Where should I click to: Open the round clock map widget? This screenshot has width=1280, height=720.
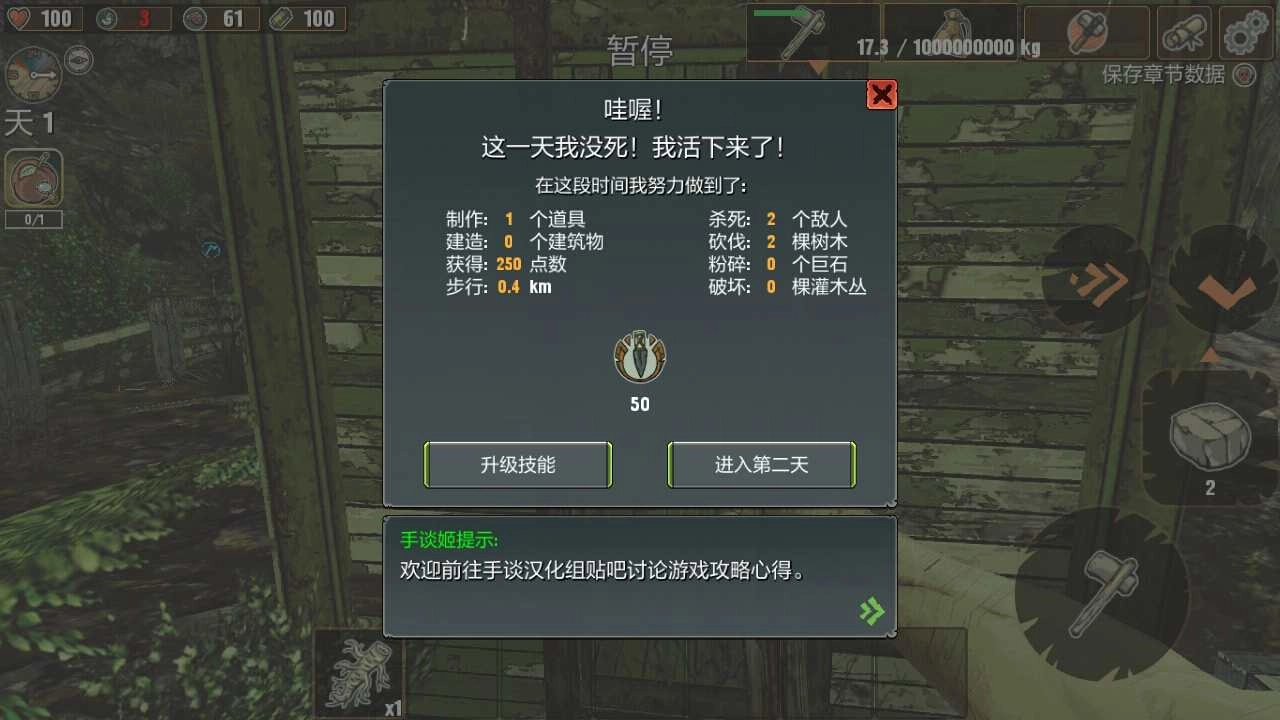(33, 76)
